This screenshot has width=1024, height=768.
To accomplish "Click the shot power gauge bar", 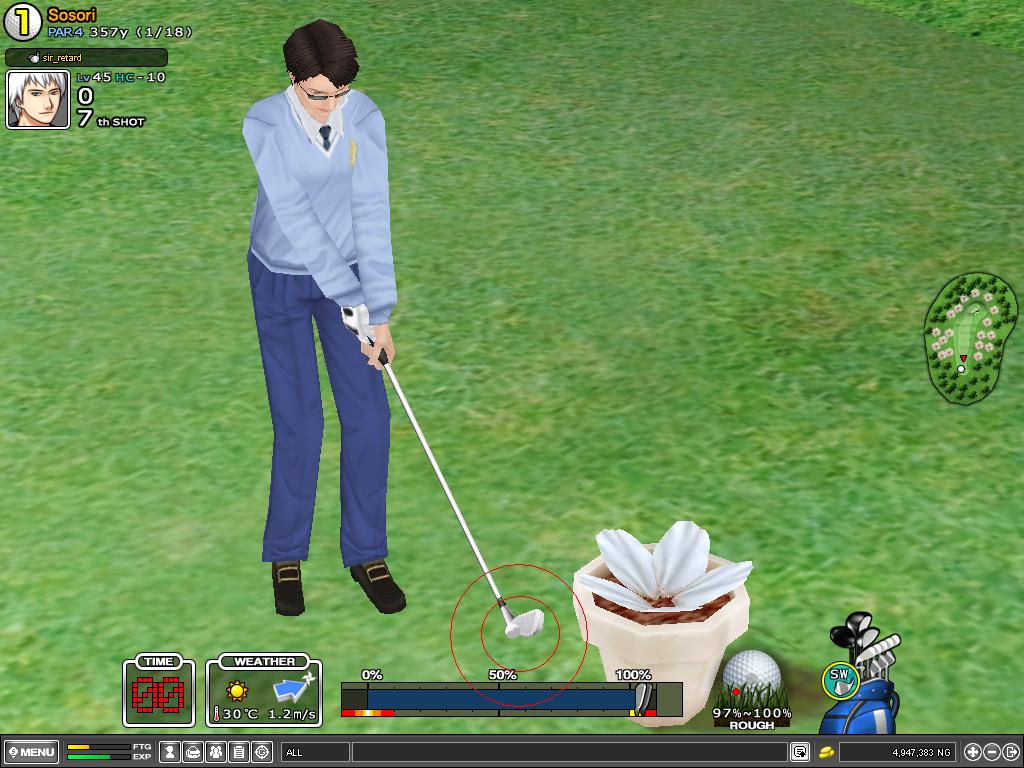I will [x=500, y=698].
